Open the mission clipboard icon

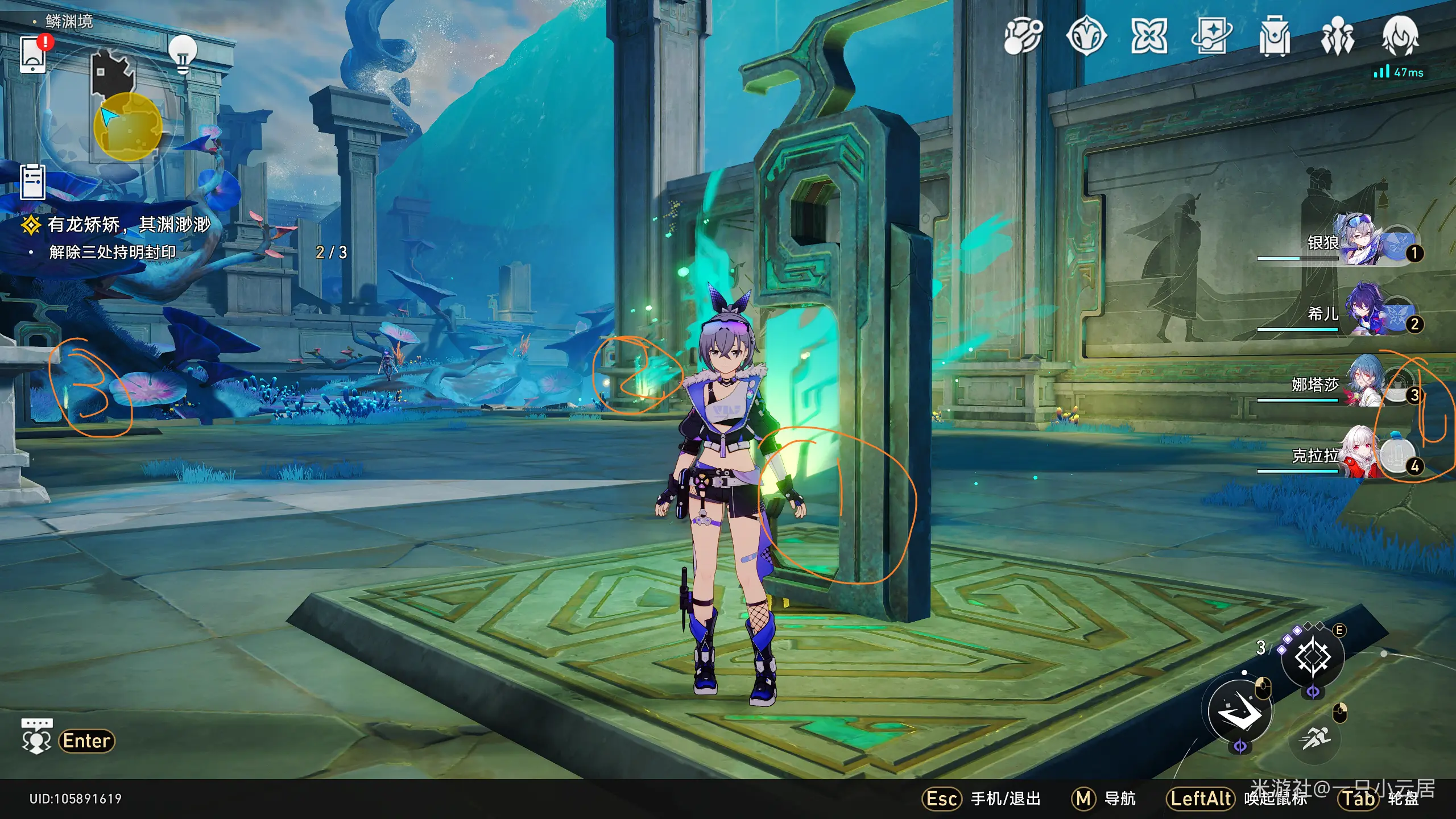pos(32,182)
